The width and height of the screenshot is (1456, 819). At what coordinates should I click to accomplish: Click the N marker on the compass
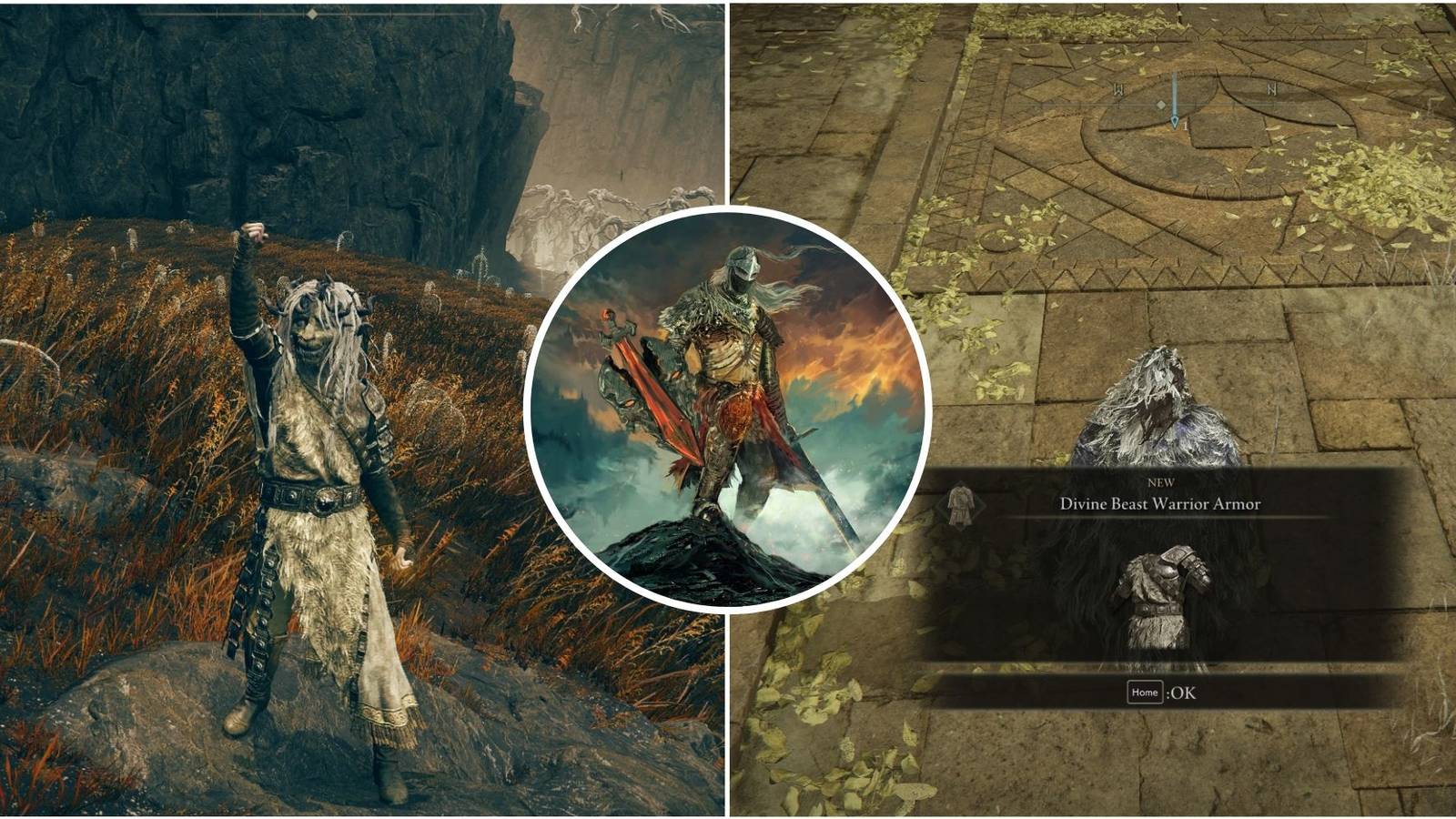click(x=1271, y=90)
